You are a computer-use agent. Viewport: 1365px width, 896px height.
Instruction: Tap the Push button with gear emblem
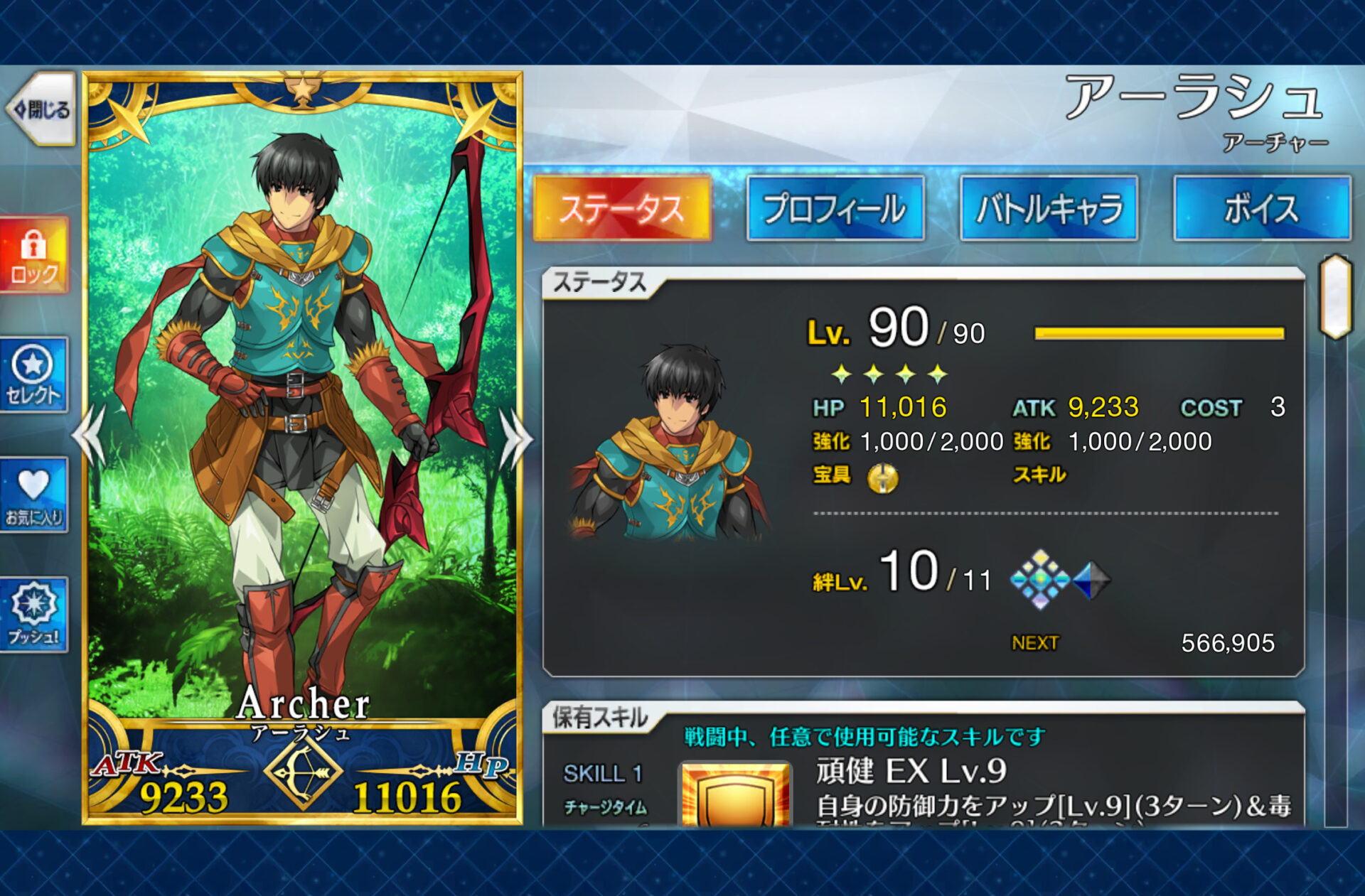tap(33, 615)
